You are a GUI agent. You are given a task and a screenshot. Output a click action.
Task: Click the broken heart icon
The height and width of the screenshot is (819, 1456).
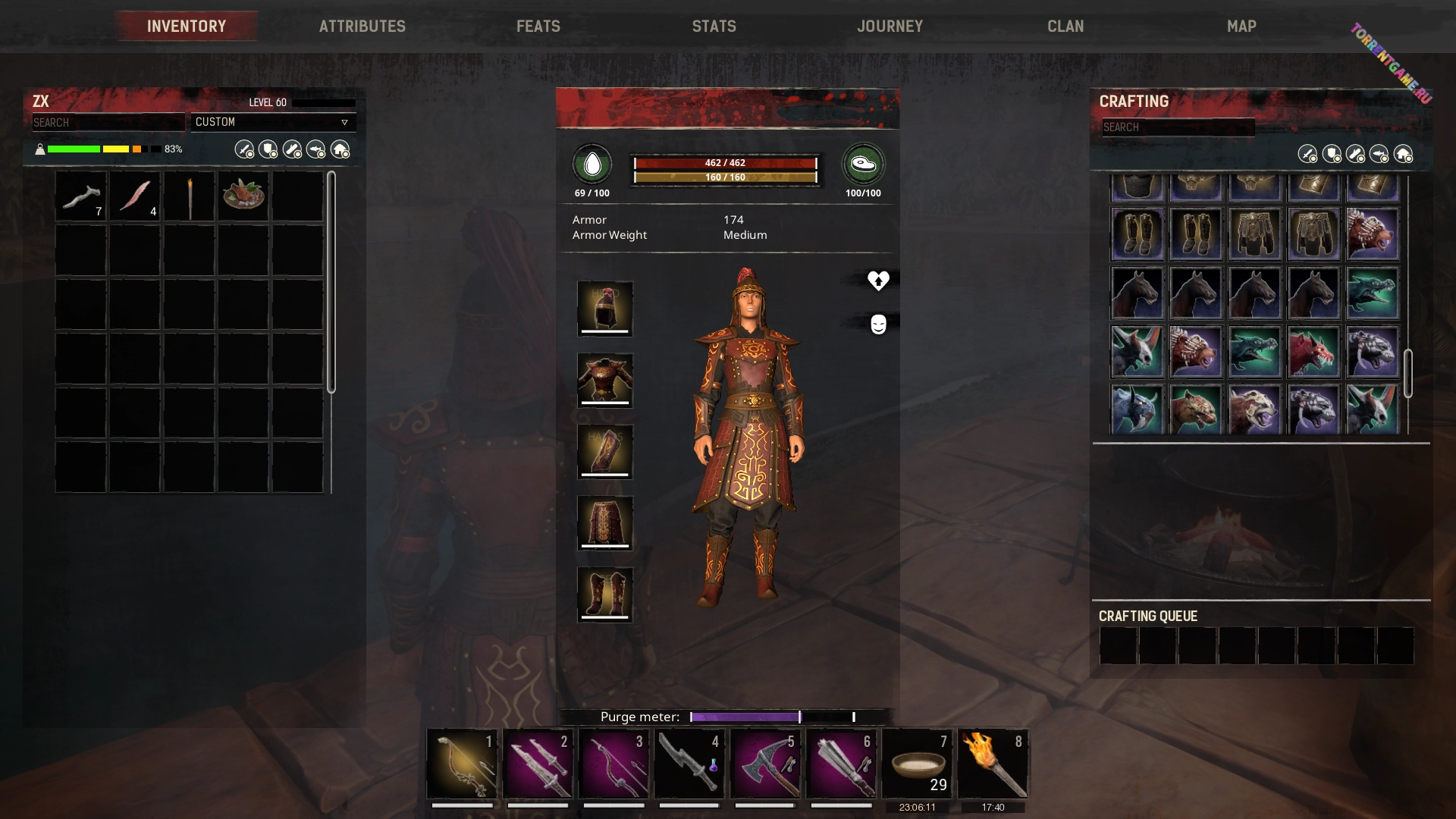tap(878, 281)
